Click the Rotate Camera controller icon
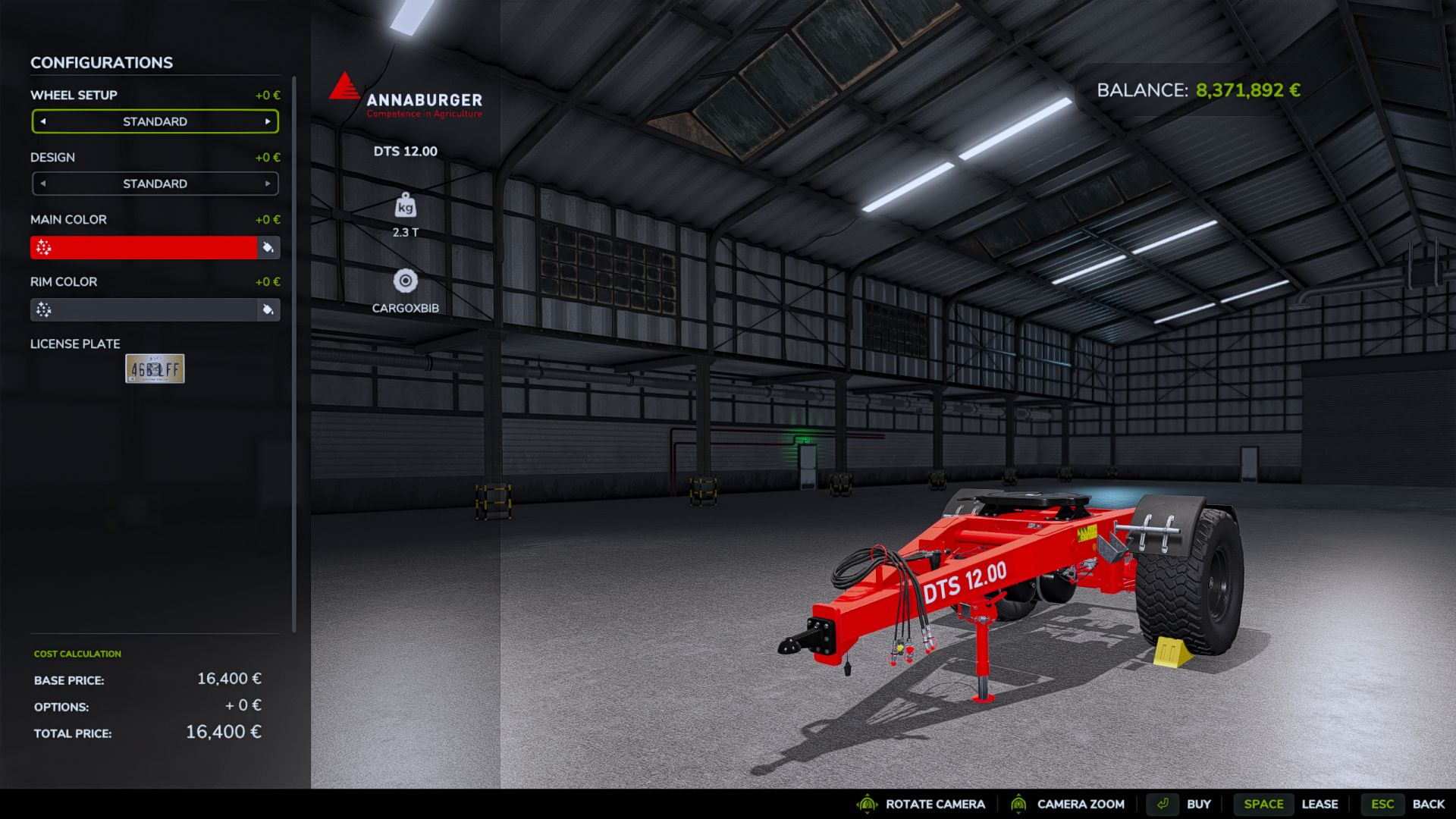 865,804
